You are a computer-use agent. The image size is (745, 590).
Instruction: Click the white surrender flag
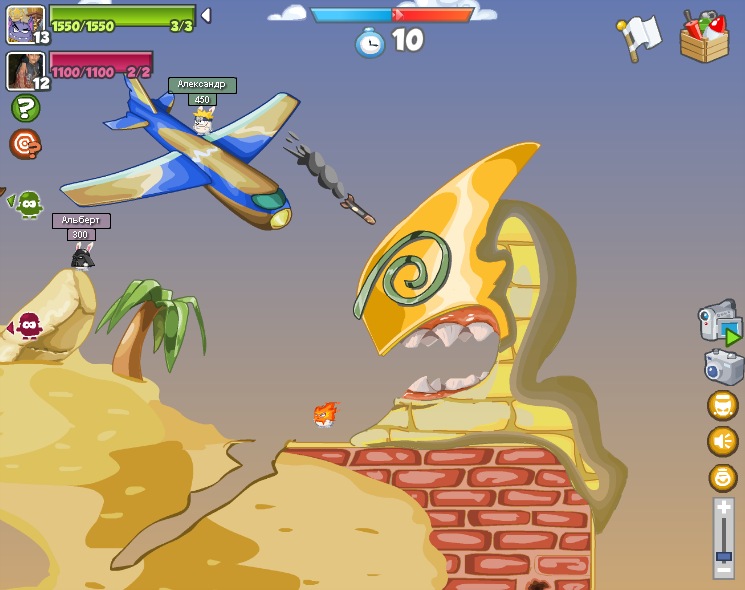(639, 38)
